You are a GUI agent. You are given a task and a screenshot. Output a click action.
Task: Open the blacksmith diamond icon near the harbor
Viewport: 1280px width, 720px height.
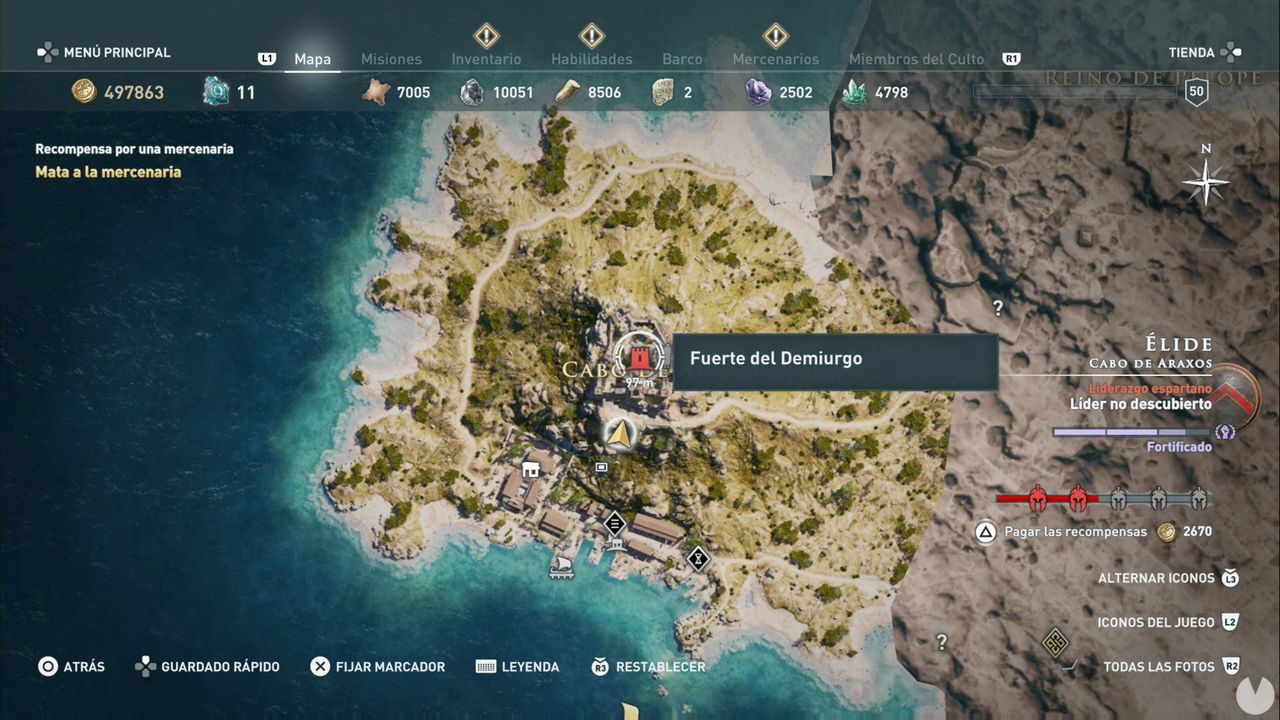[615, 524]
